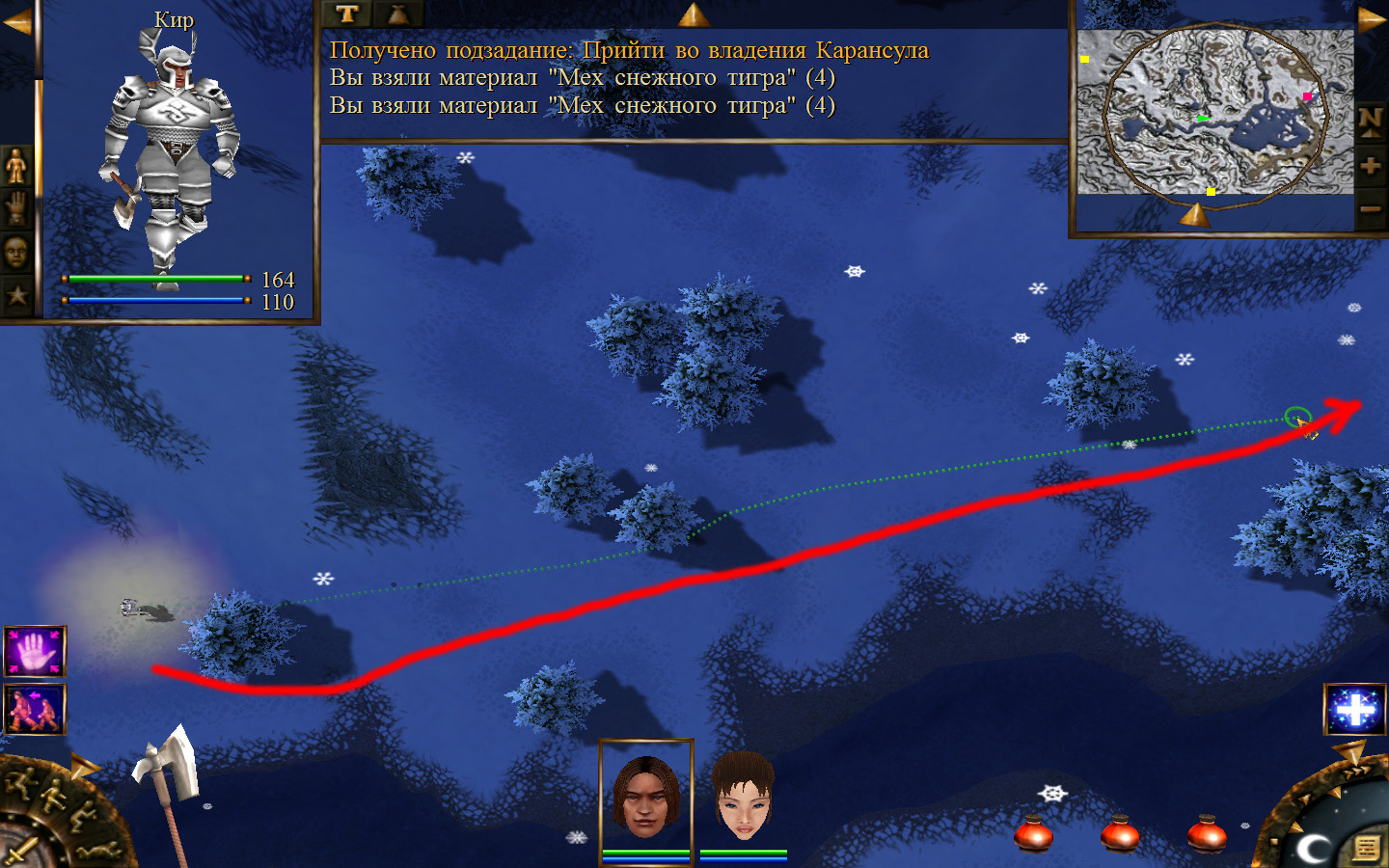Click the minimap
This screenshot has height=868, width=1389.
[1214, 111]
